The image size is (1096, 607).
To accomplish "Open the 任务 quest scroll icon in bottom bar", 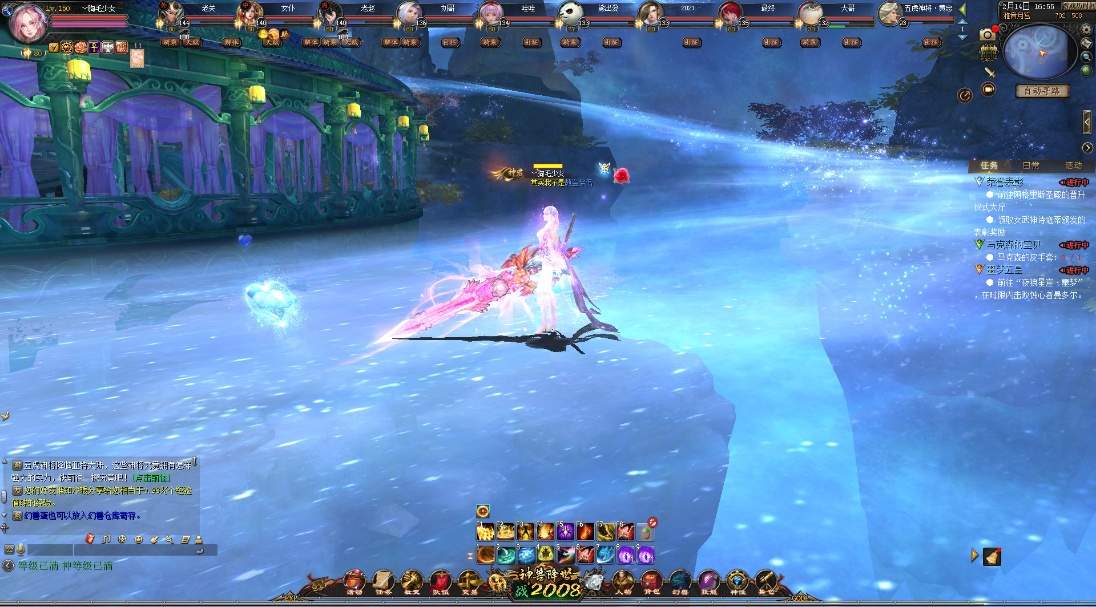I will 383,581.
